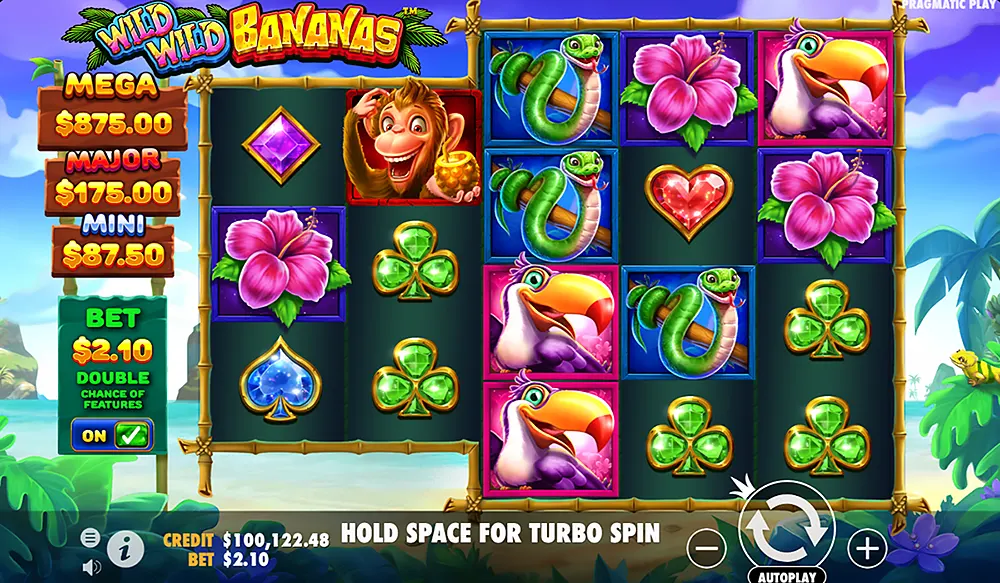Open the Autoplay options
1000x583 pixels.
coord(785,576)
